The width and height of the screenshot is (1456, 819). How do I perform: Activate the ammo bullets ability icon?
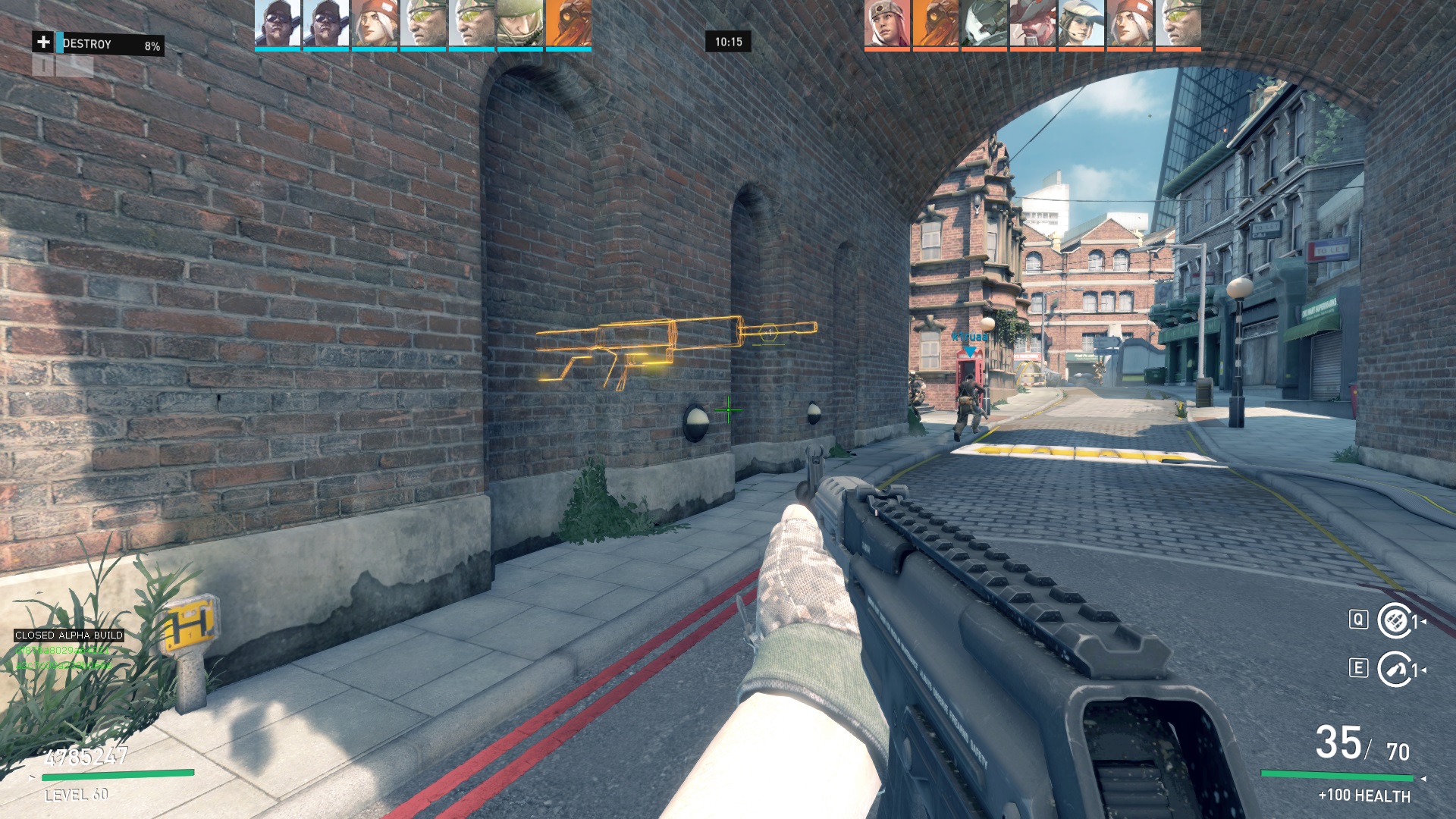(x=1394, y=621)
